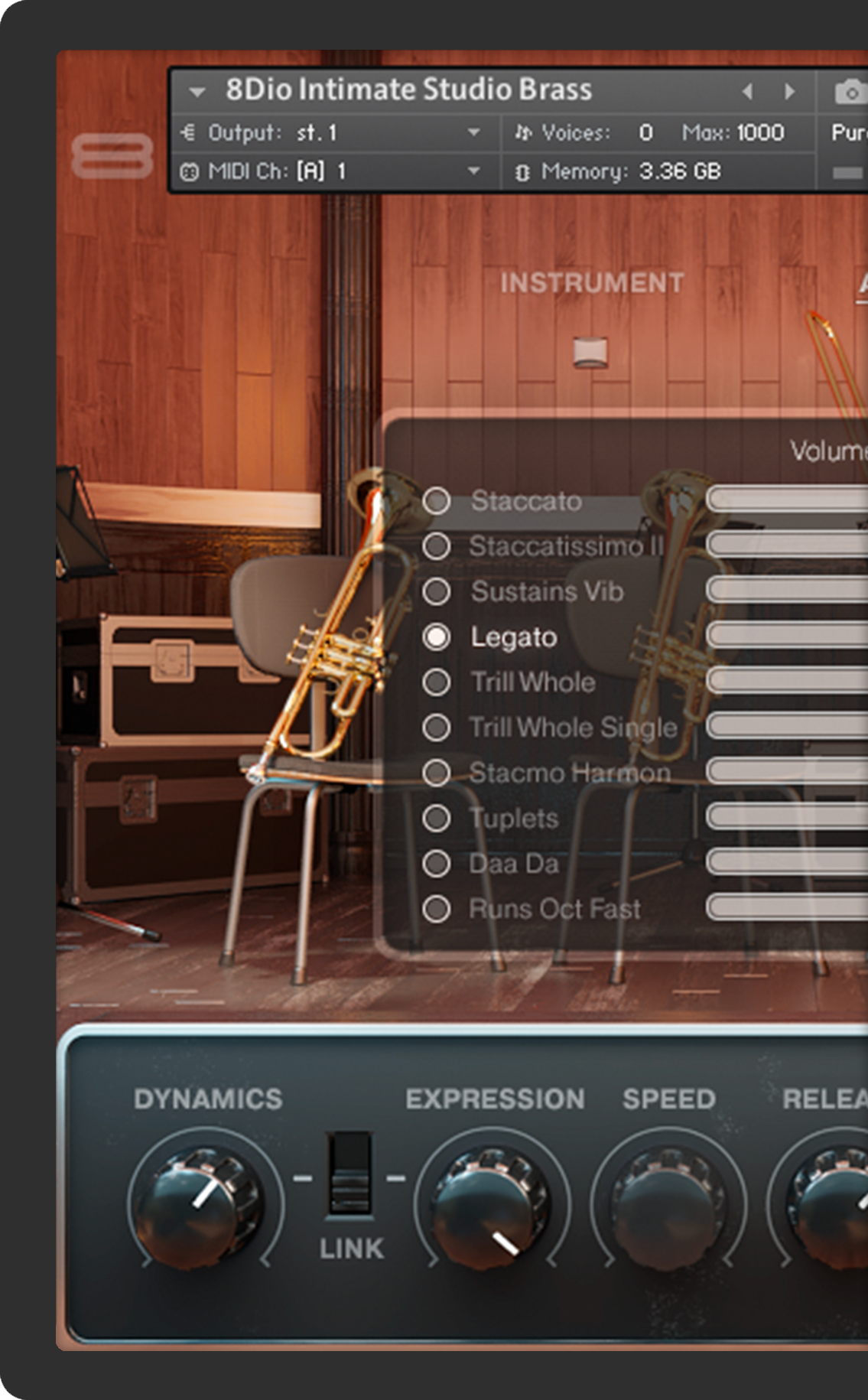Select the Runs Oct Fast articulation
The image size is (868, 1400).
[437, 909]
